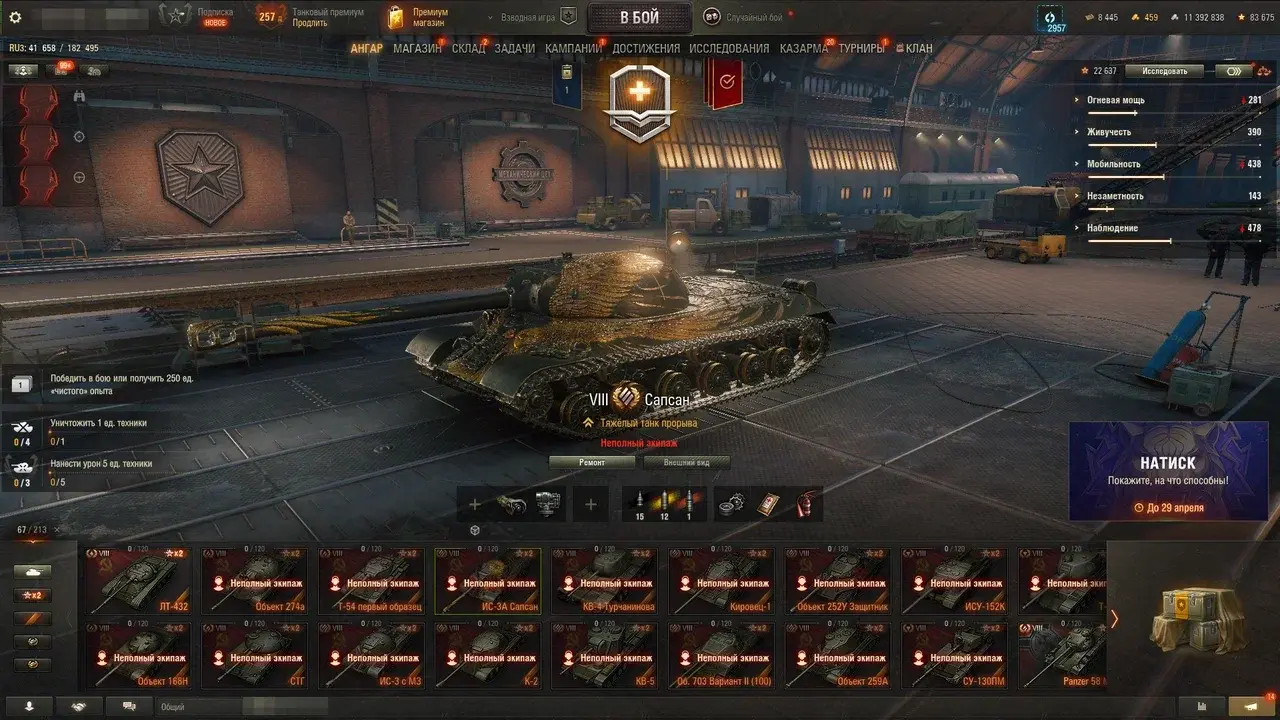
Task: Open the НАТИСК event banner
Action: pyautogui.click(x=1168, y=471)
